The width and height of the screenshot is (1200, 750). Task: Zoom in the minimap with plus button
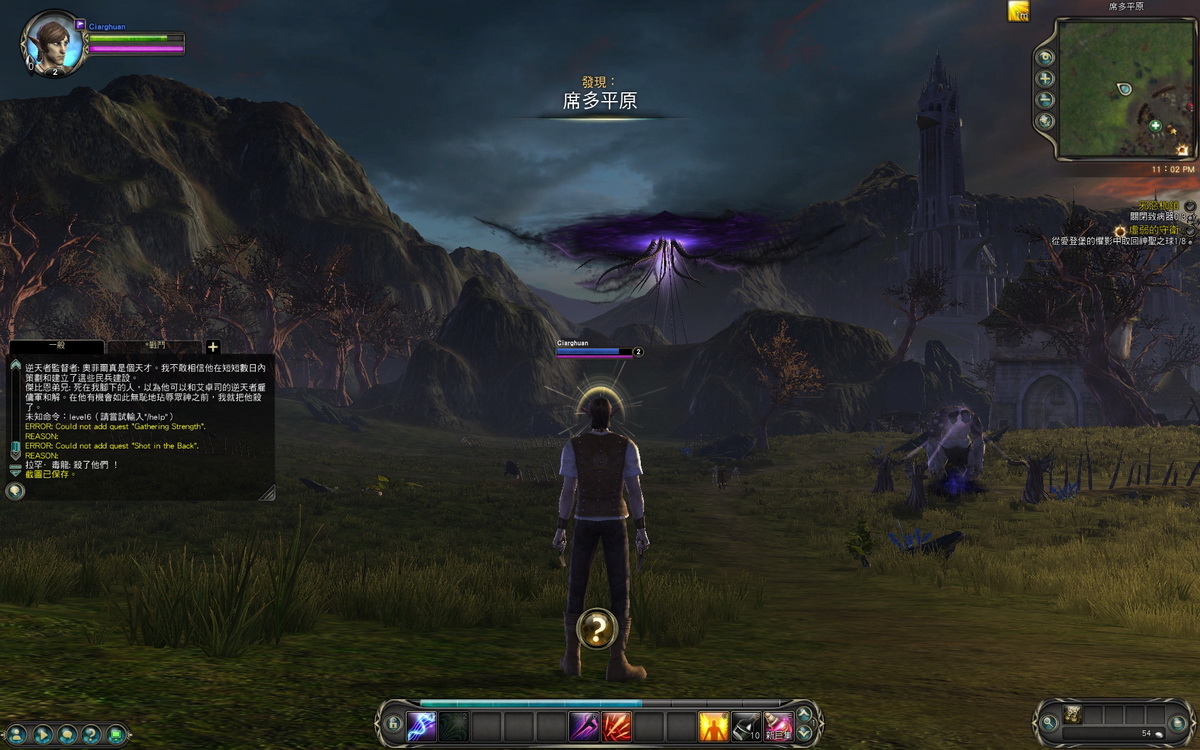[1046, 79]
